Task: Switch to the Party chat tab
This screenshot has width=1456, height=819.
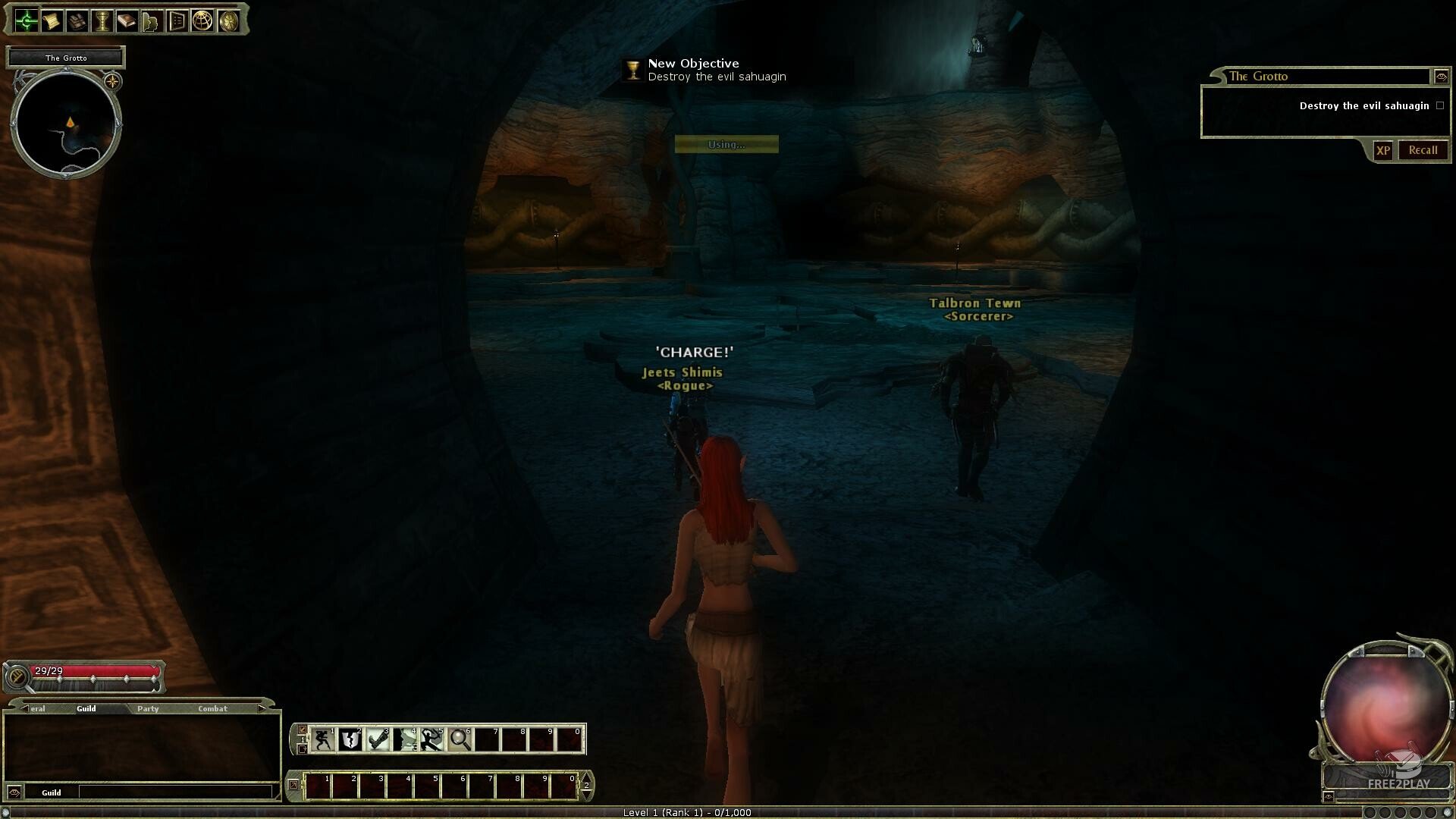Action: point(148,708)
